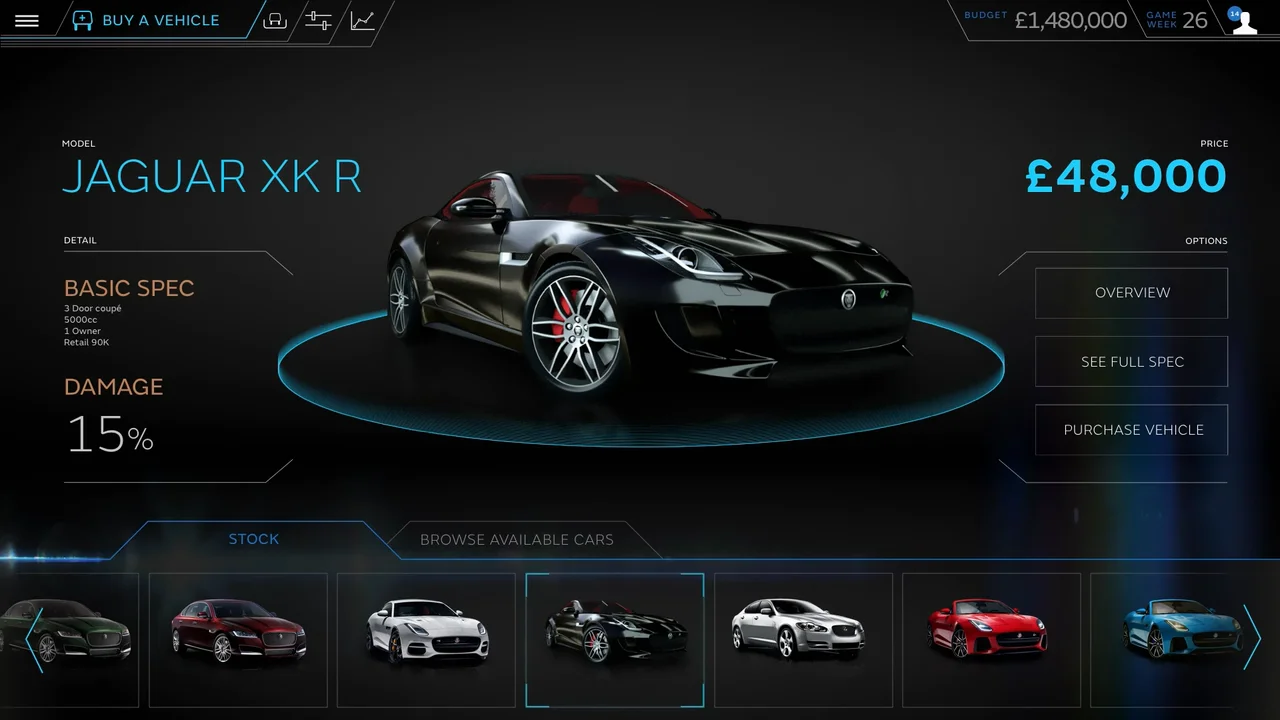Choose See Full Spec
The width and height of the screenshot is (1280, 720).
pos(1131,362)
